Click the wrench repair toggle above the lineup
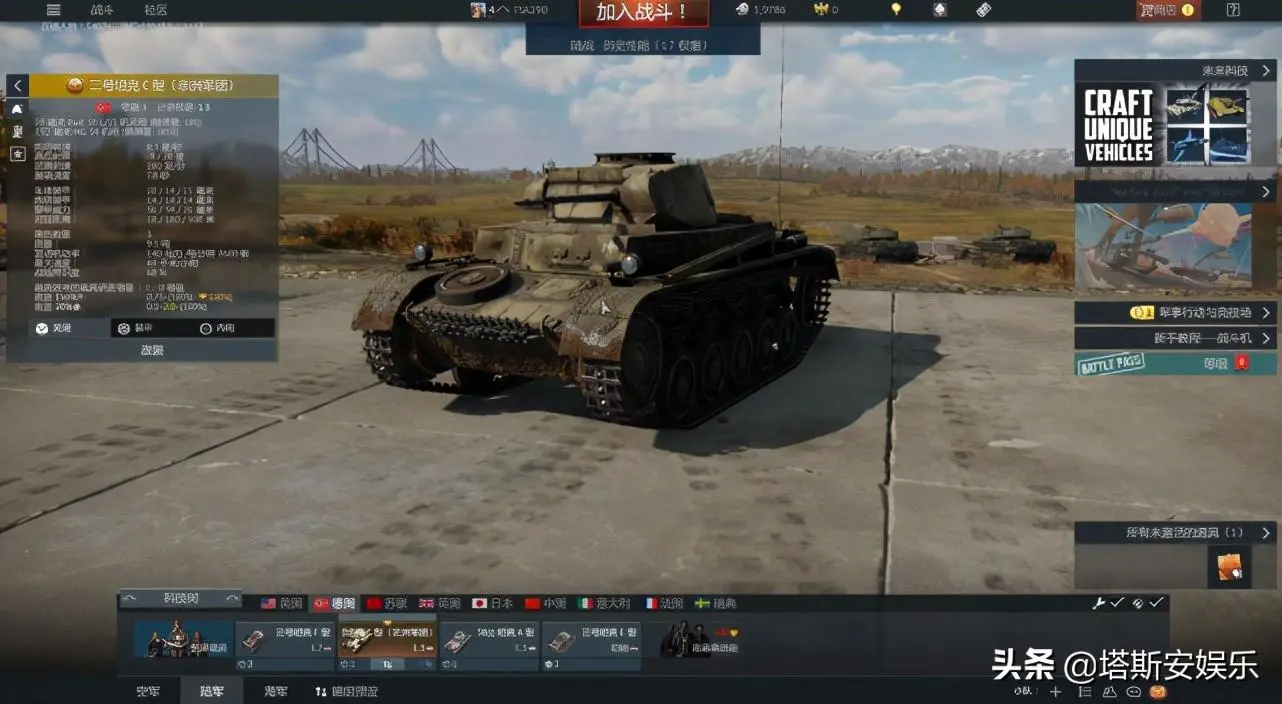Screen dimensions: 1282x704 [x=1098, y=603]
